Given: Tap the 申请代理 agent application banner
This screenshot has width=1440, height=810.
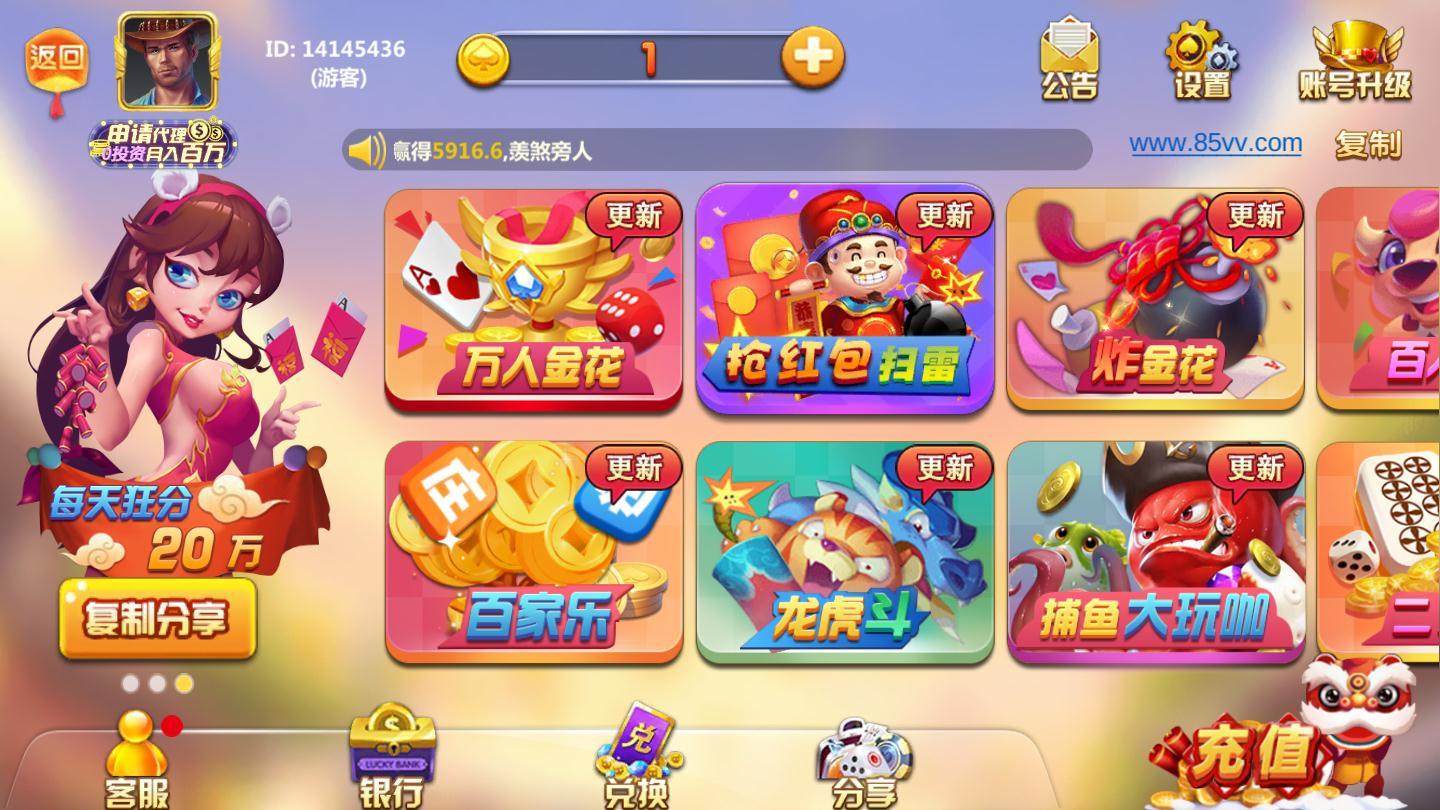Looking at the screenshot, I should pyautogui.click(x=165, y=143).
